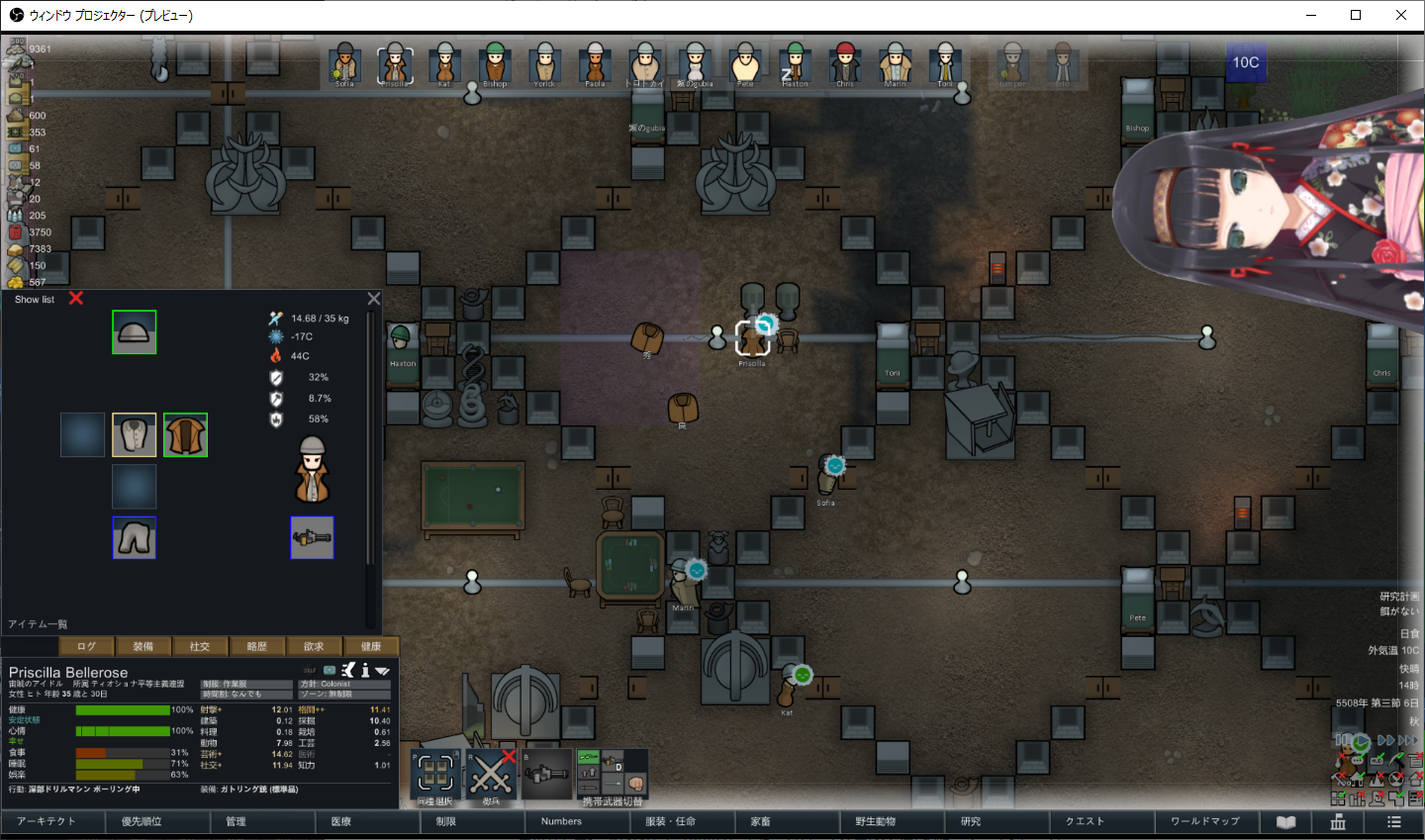Open the クエスト quests menu
The height and width of the screenshot is (840, 1425).
pos(1085,821)
